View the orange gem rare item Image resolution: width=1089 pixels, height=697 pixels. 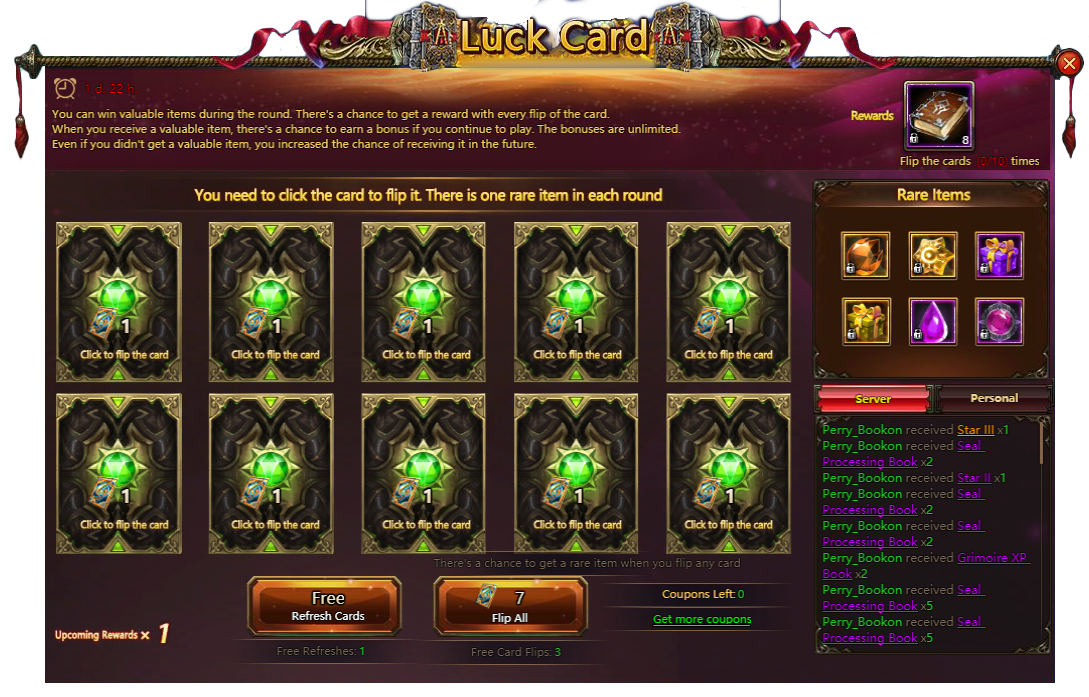866,256
